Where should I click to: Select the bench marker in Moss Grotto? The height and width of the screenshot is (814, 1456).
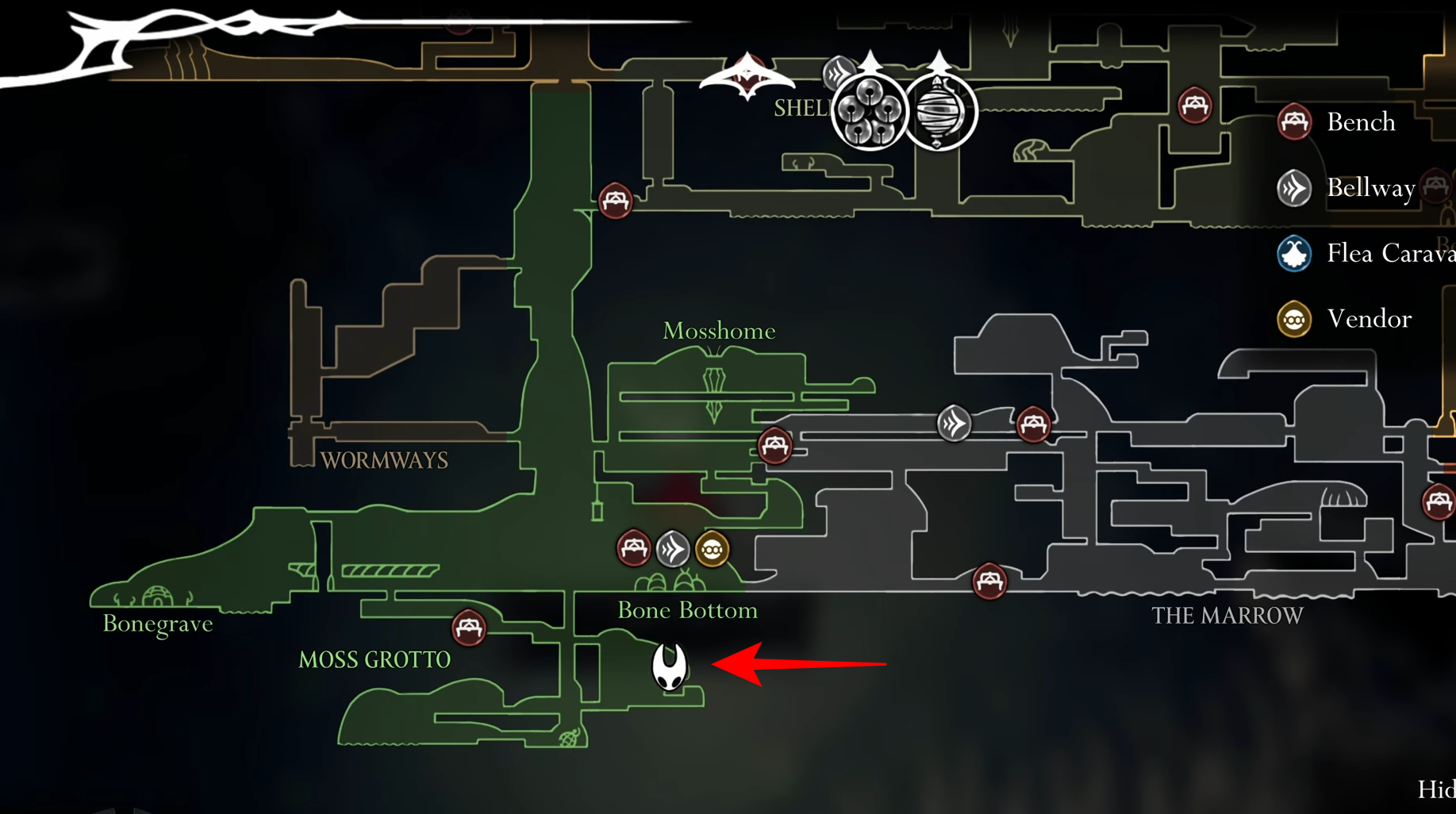[468, 628]
